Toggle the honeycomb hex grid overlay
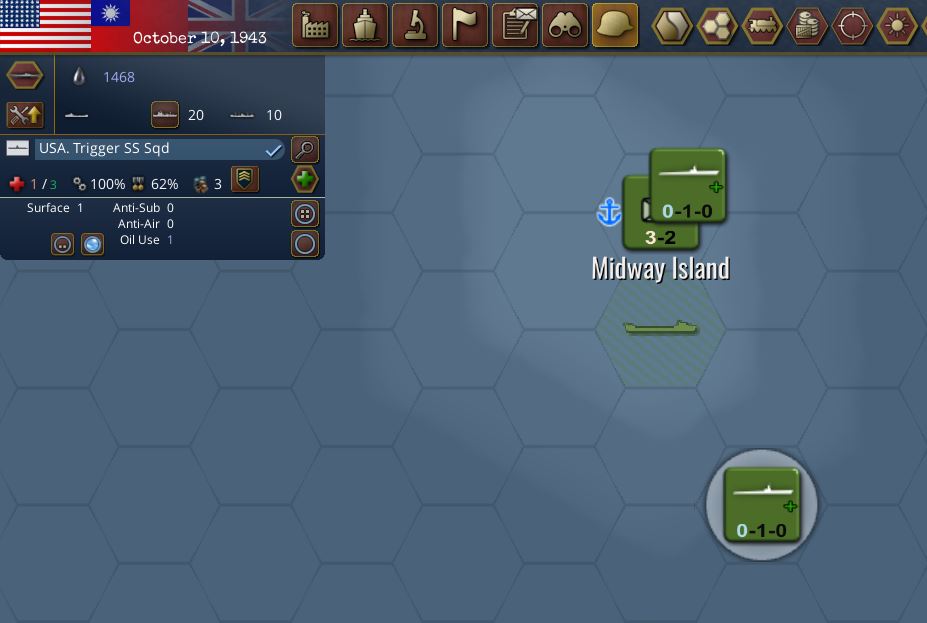Viewport: 927px width, 623px height. pos(718,26)
